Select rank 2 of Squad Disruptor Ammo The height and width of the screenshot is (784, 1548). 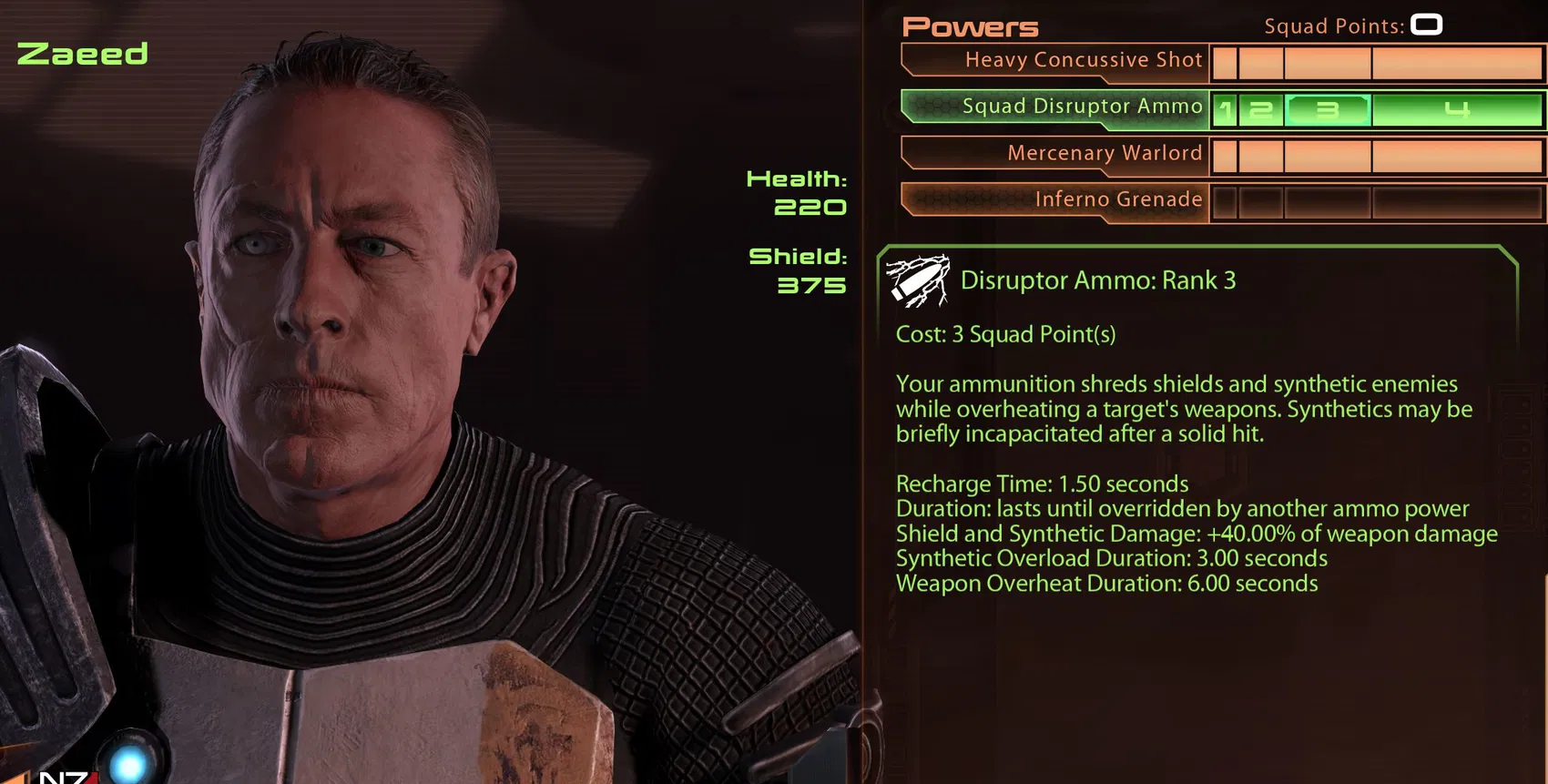pyautogui.click(x=1260, y=109)
